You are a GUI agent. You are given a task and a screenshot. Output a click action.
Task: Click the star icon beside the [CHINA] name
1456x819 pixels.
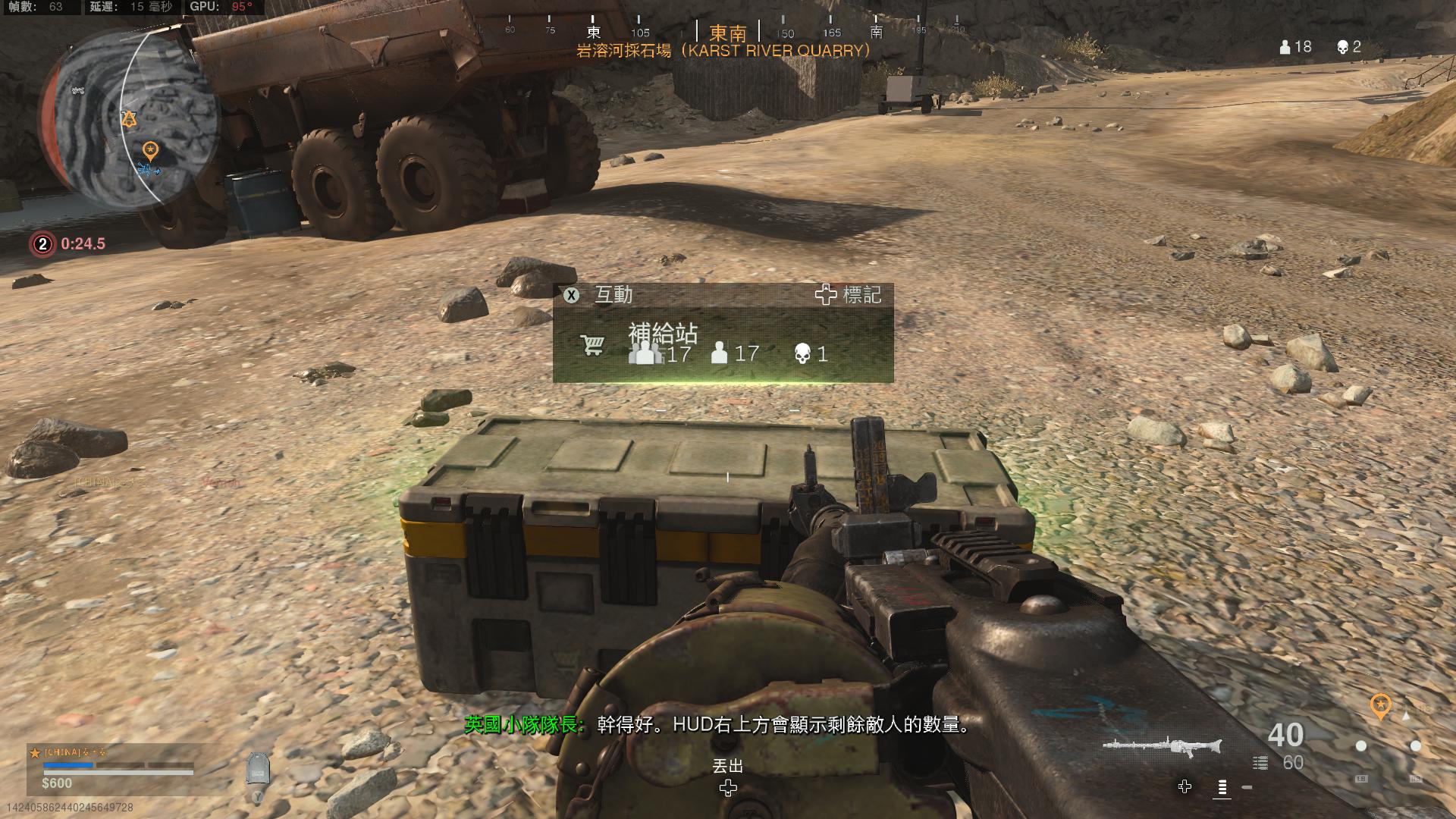tap(33, 752)
